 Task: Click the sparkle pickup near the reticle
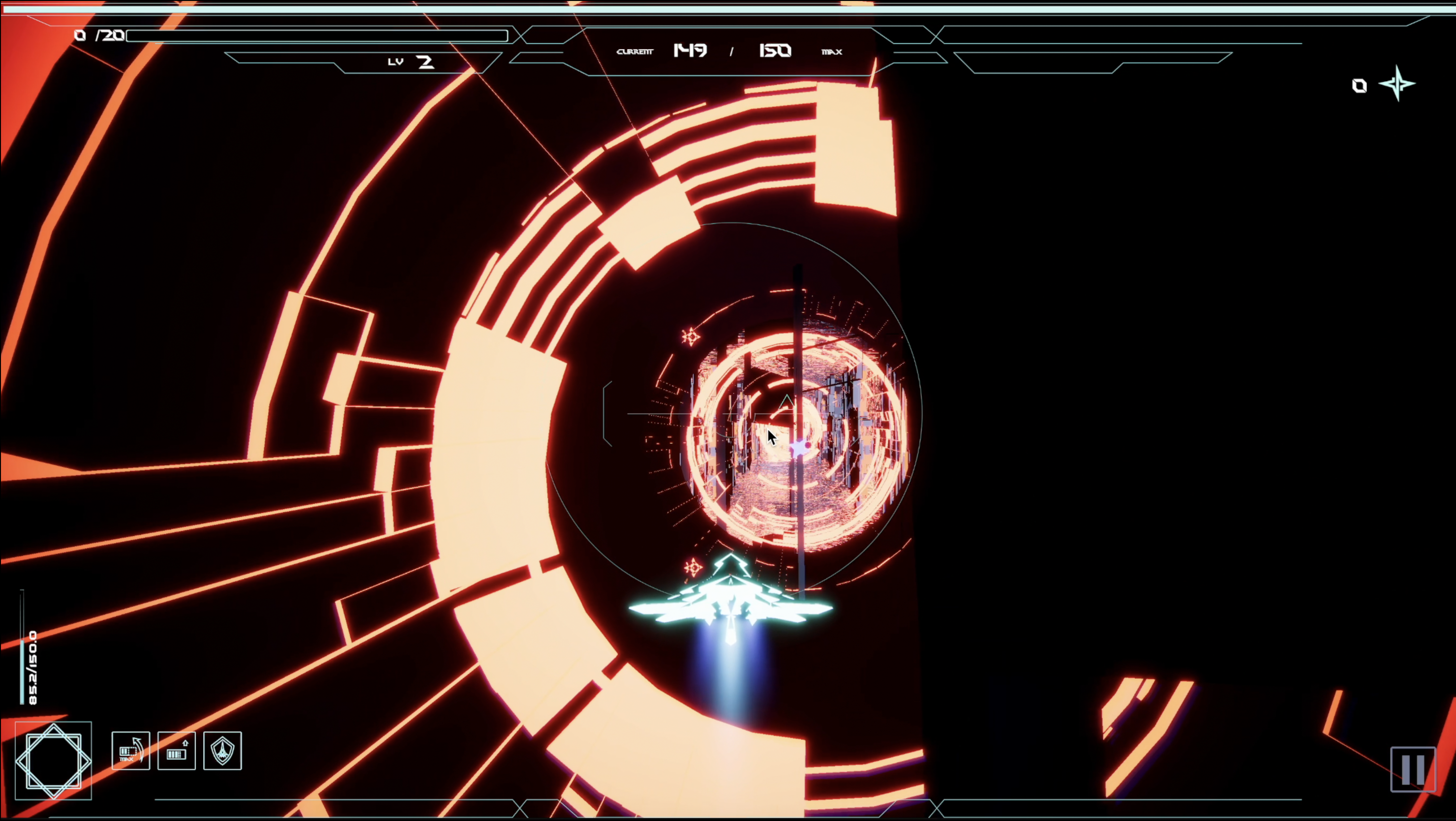691,337
